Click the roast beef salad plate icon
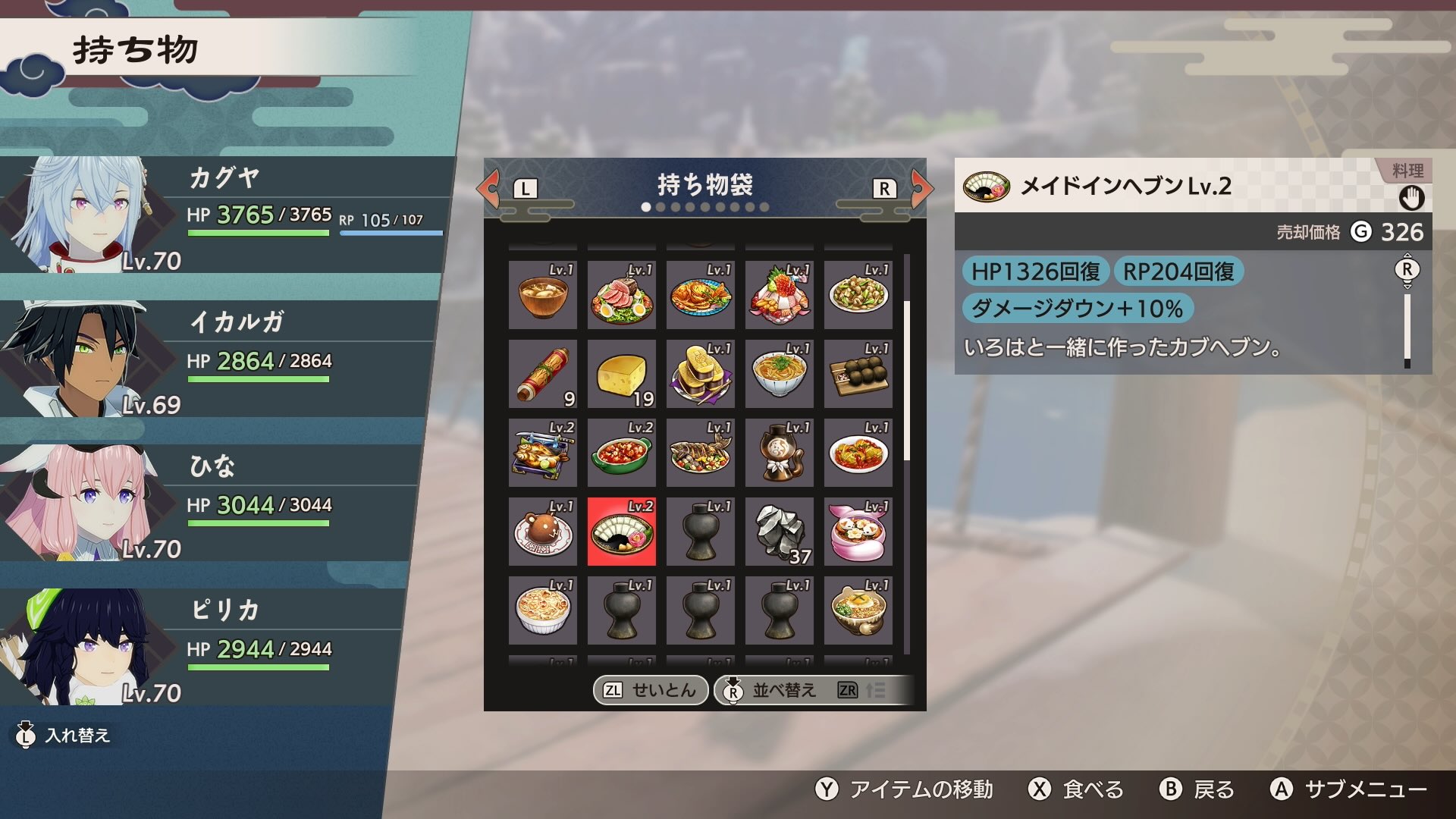This screenshot has width=1456, height=819. tap(621, 295)
